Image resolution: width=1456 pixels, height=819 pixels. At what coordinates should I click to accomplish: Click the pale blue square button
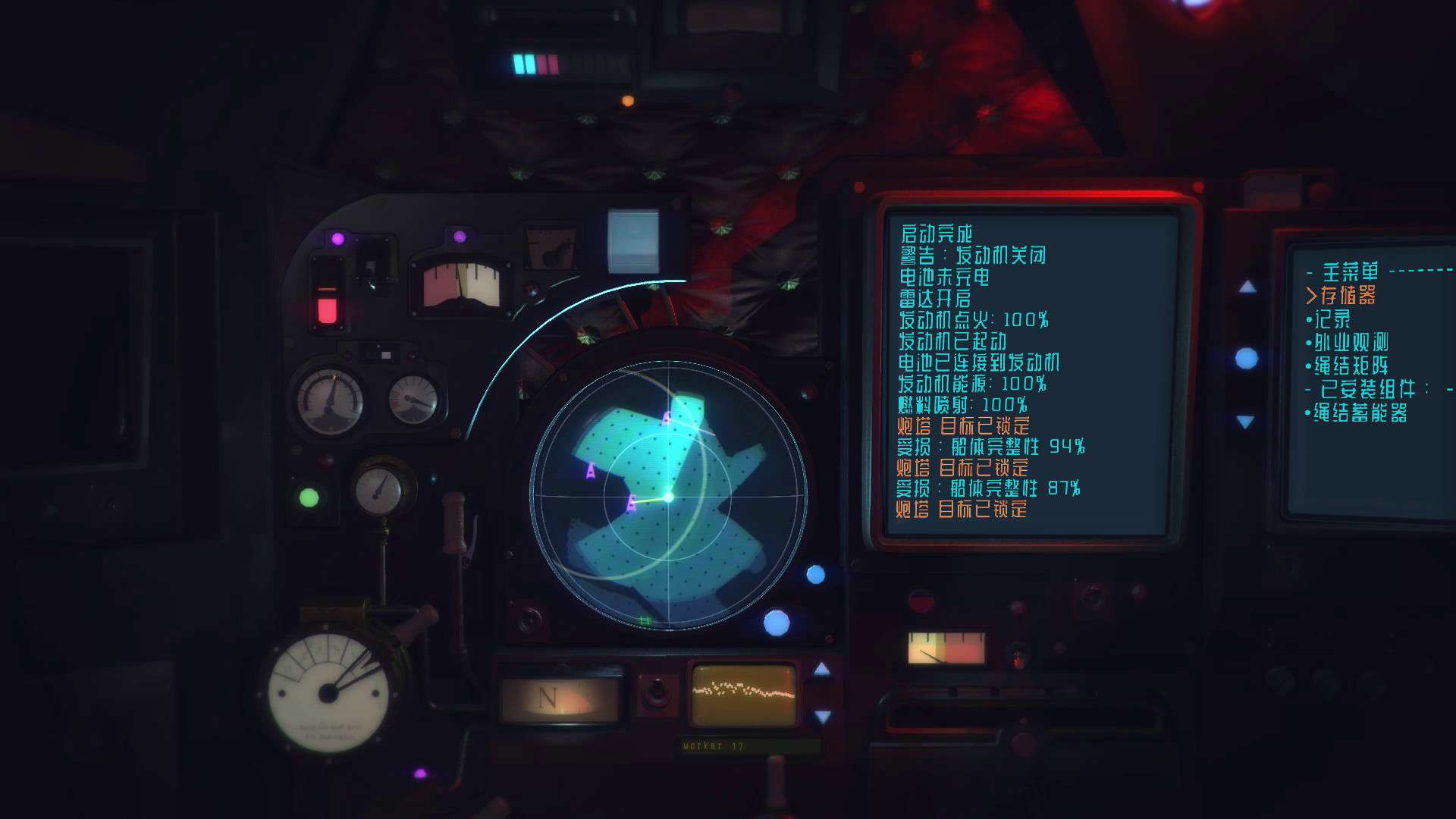pyautogui.click(x=633, y=240)
